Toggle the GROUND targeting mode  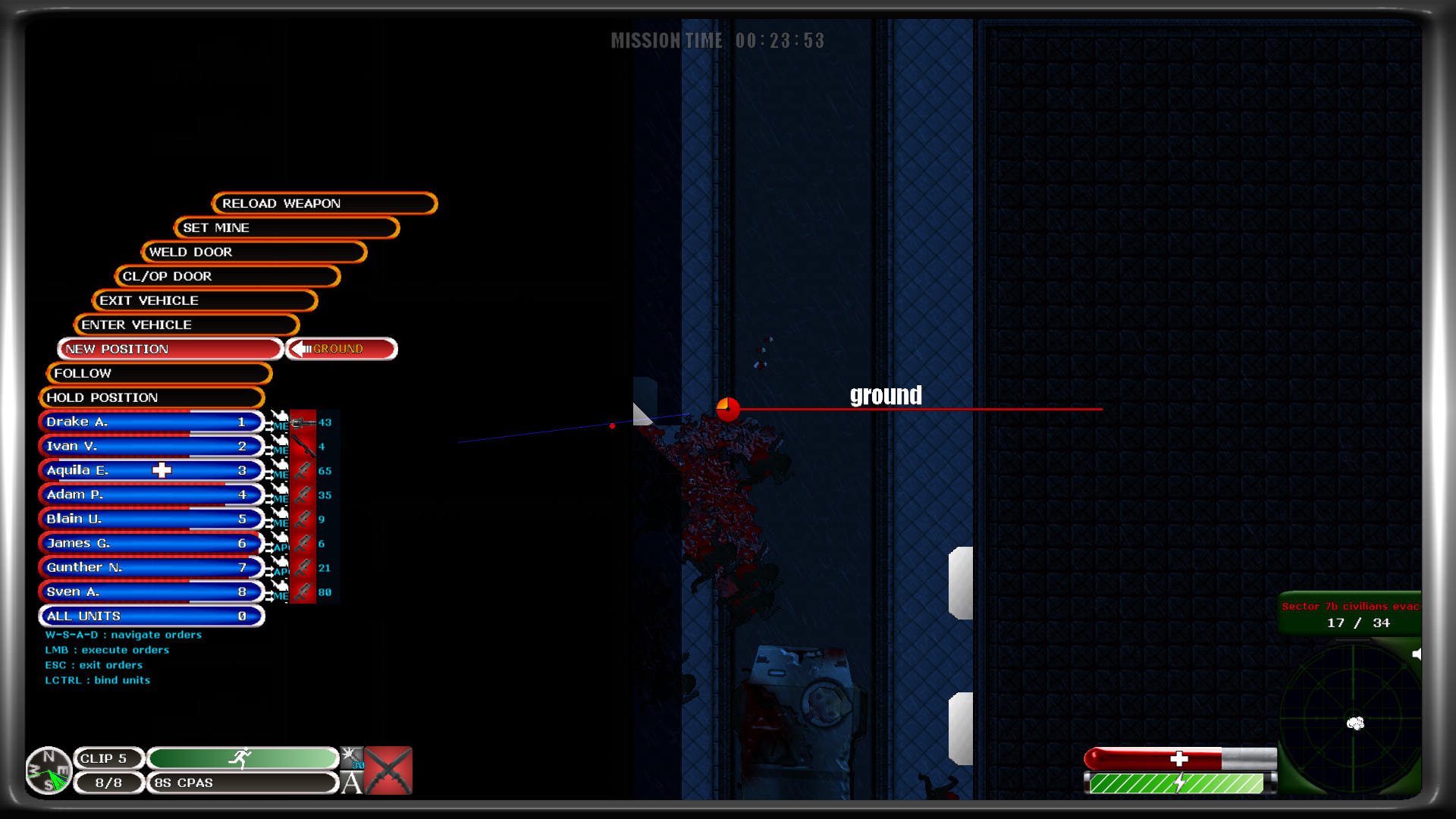pyautogui.click(x=340, y=349)
